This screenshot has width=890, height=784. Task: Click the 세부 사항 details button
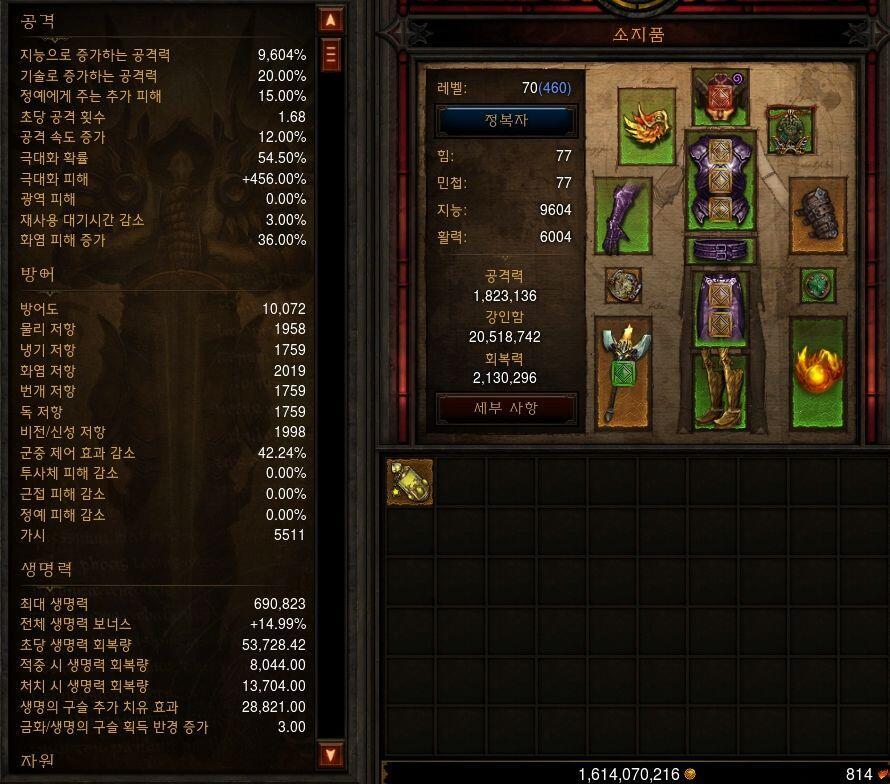pyautogui.click(x=505, y=408)
